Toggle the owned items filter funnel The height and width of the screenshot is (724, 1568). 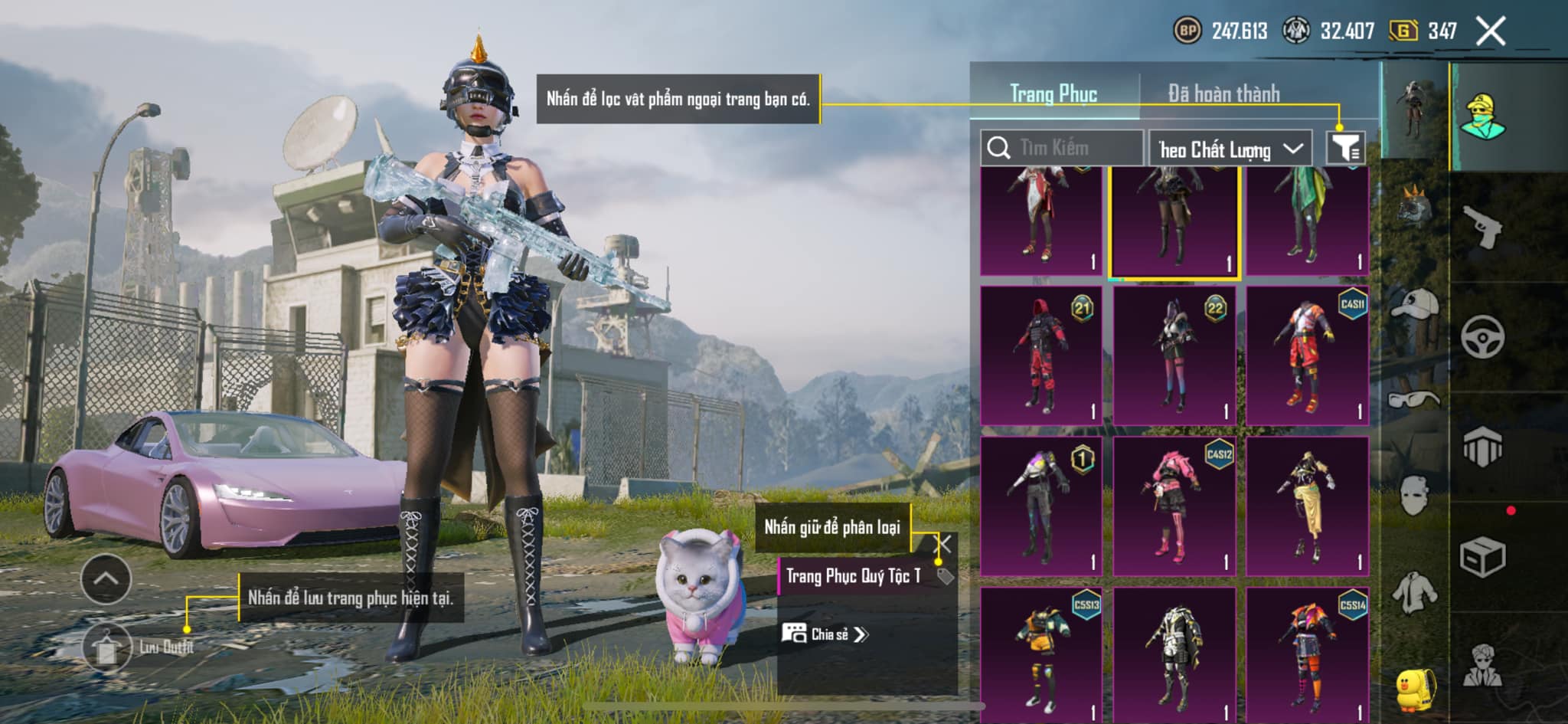click(1345, 147)
